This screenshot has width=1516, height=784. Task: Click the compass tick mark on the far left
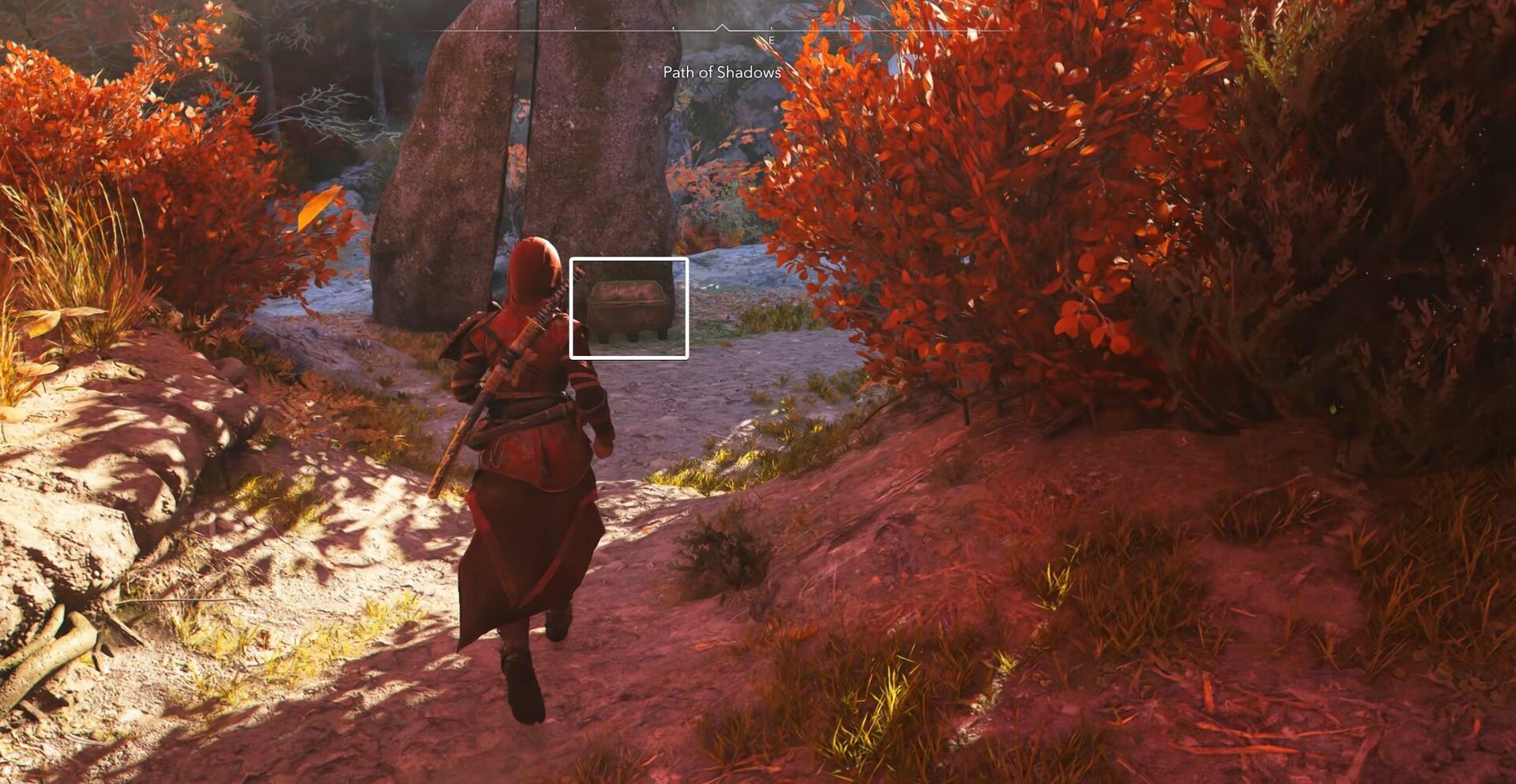(x=475, y=27)
